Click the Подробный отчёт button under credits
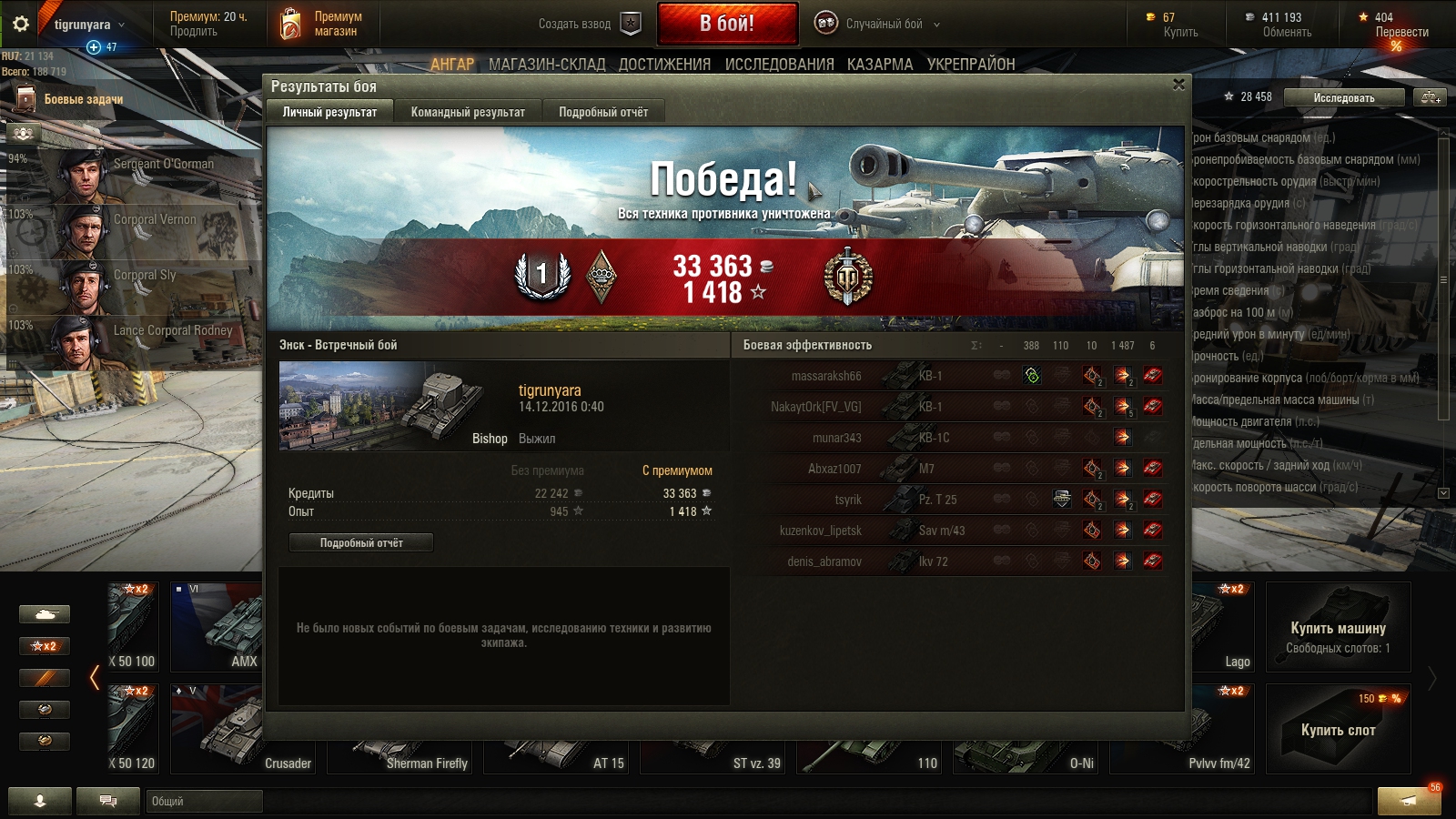1456x819 pixels. (361, 542)
